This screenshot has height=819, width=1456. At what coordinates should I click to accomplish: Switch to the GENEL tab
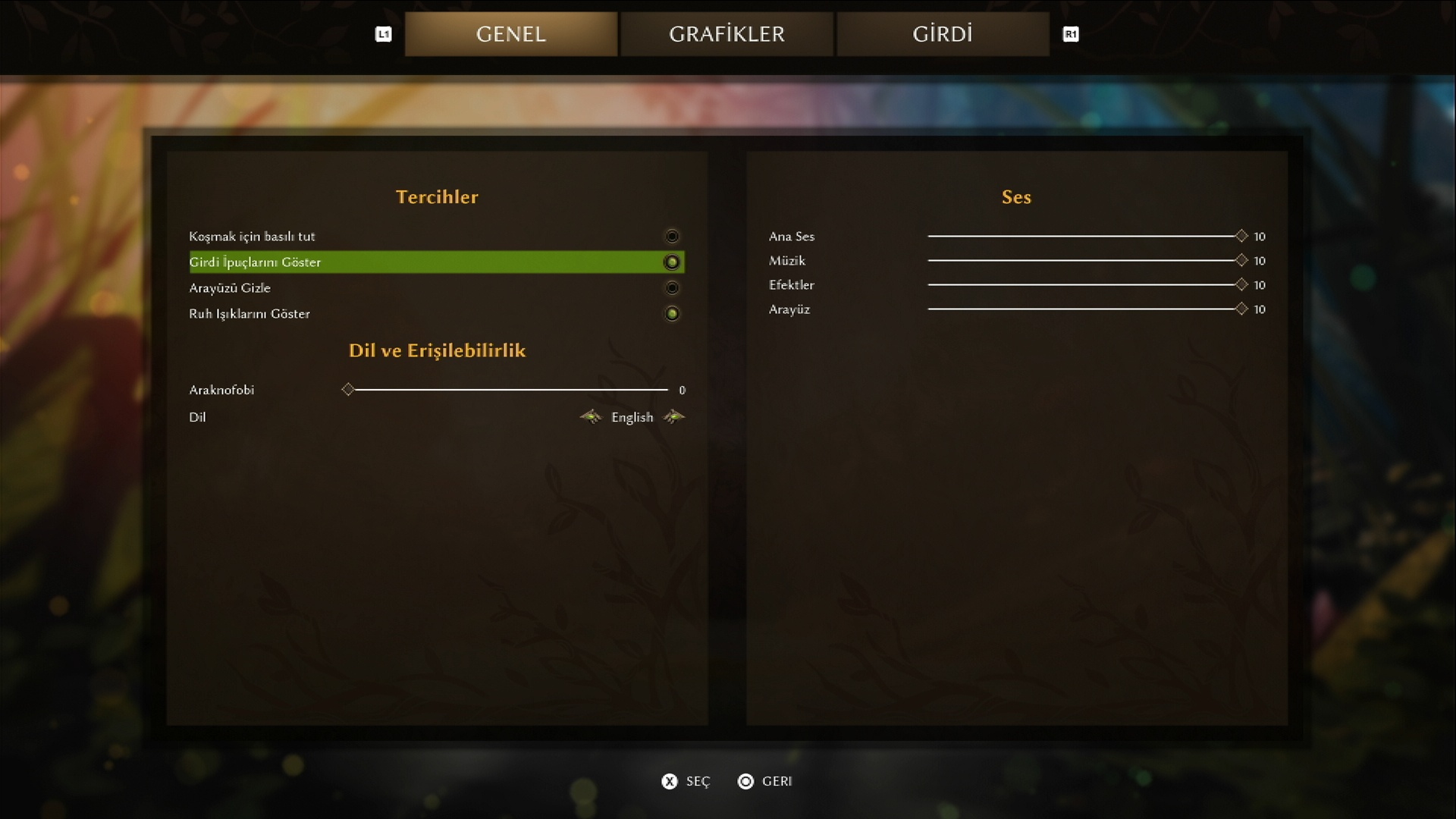tap(510, 34)
